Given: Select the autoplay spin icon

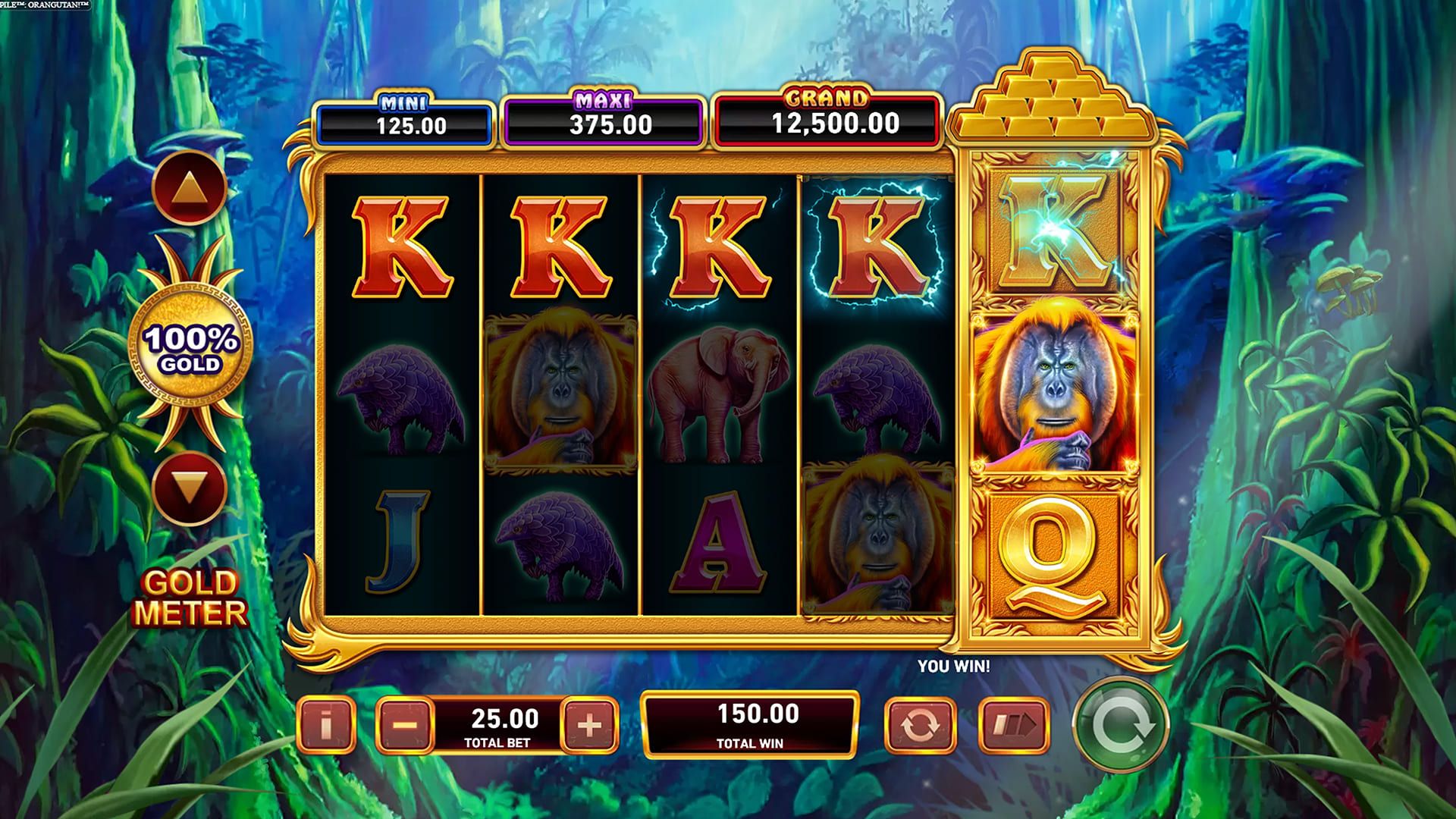Looking at the screenshot, I should pyautogui.click(x=921, y=726).
